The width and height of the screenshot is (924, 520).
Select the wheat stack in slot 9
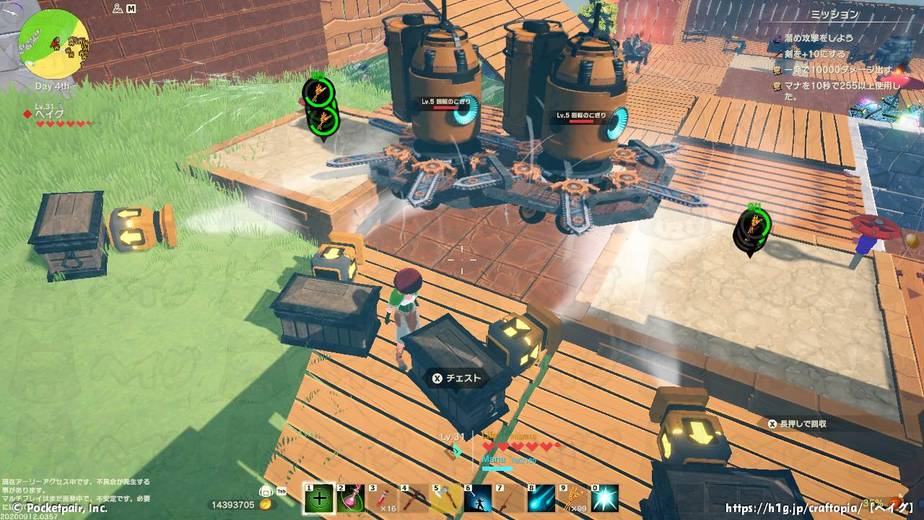(573, 497)
